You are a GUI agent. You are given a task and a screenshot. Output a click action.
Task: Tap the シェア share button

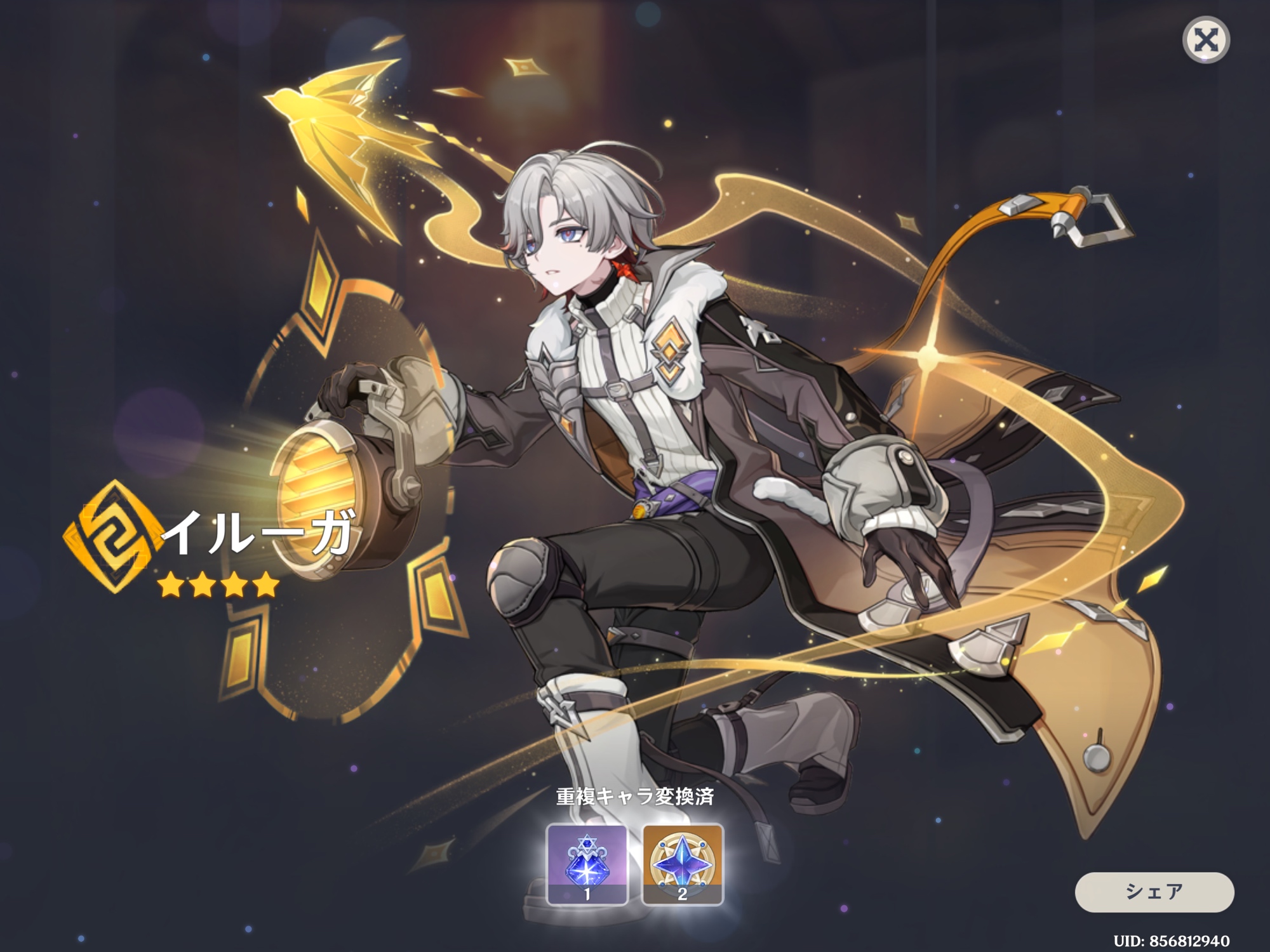[1154, 891]
